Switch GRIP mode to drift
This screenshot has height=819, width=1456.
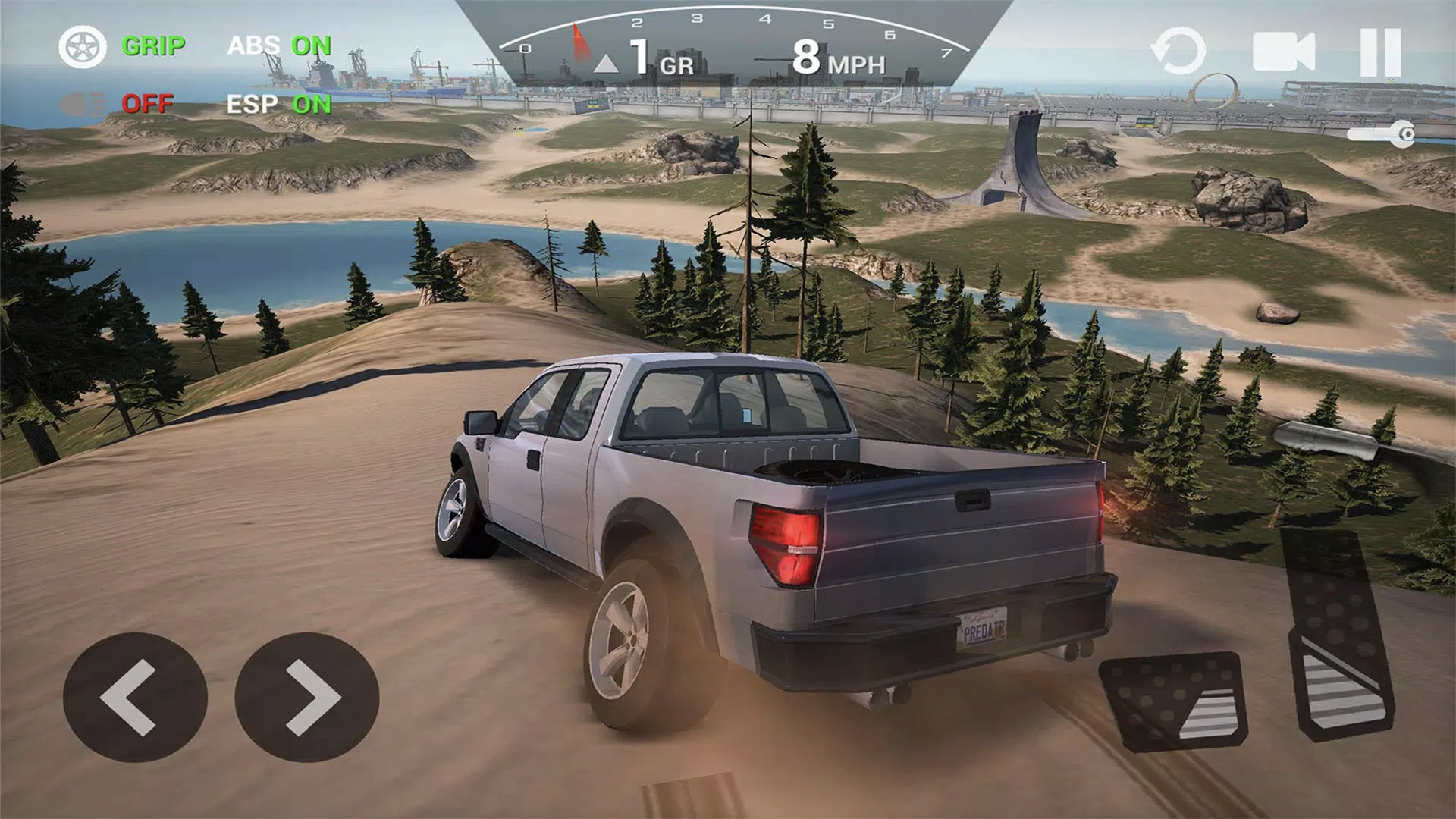click(152, 47)
